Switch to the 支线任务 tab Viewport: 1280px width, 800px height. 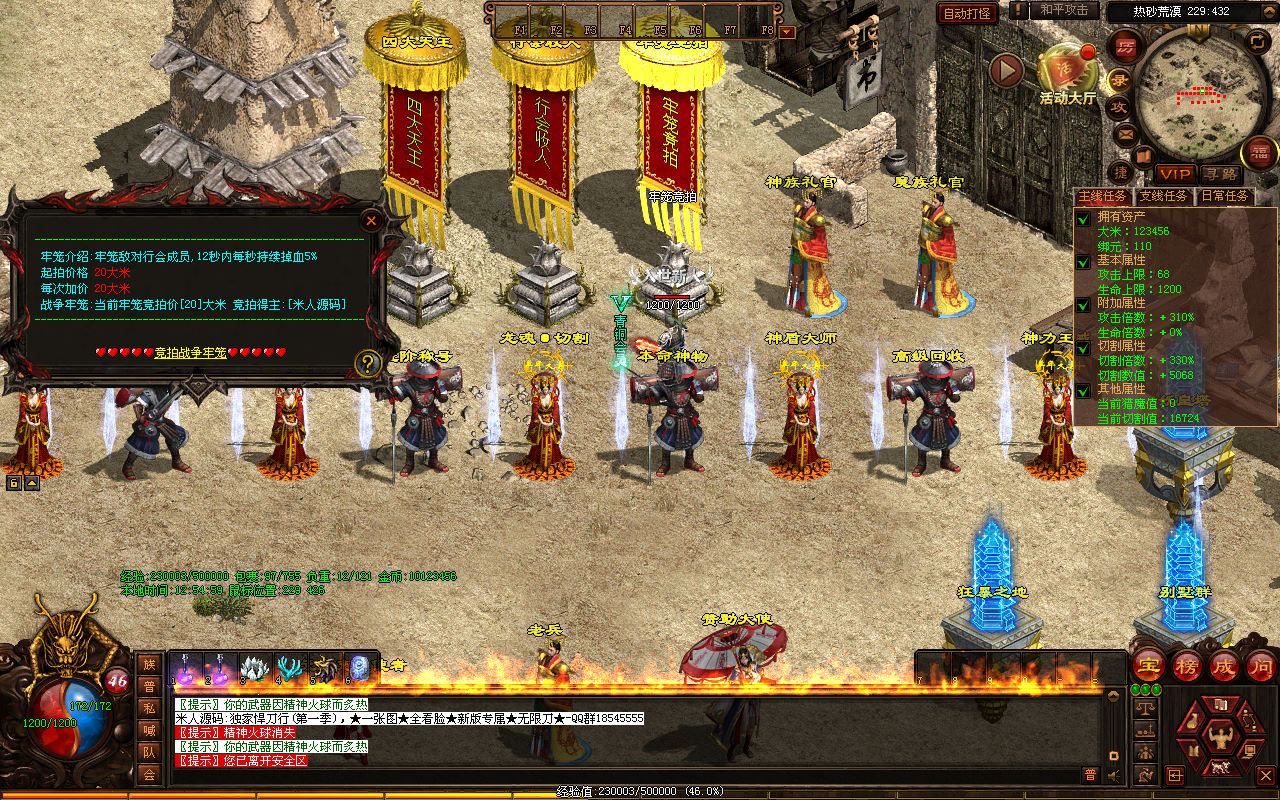[x=1165, y=197]
